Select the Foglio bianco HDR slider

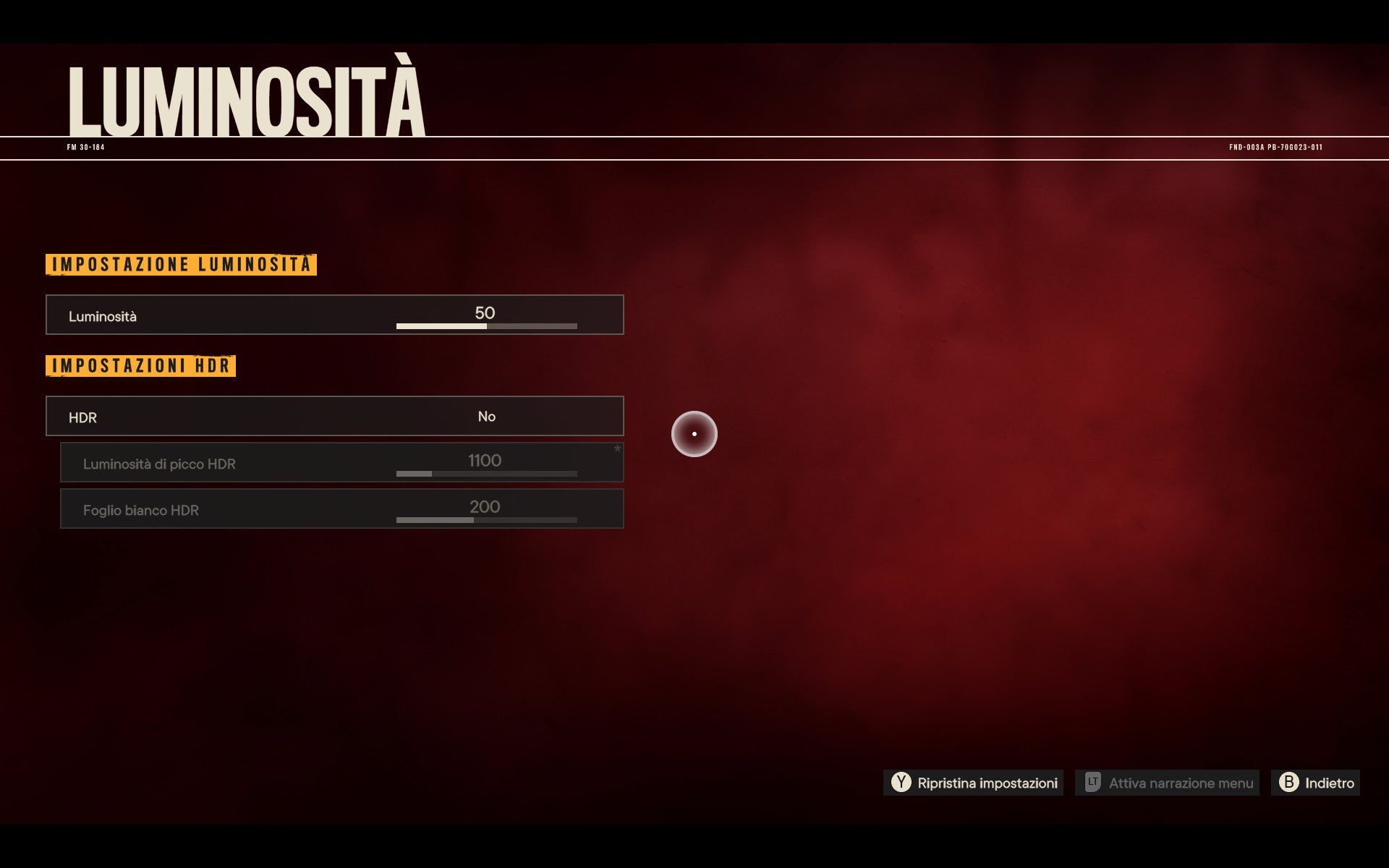(x=486, y=520)
